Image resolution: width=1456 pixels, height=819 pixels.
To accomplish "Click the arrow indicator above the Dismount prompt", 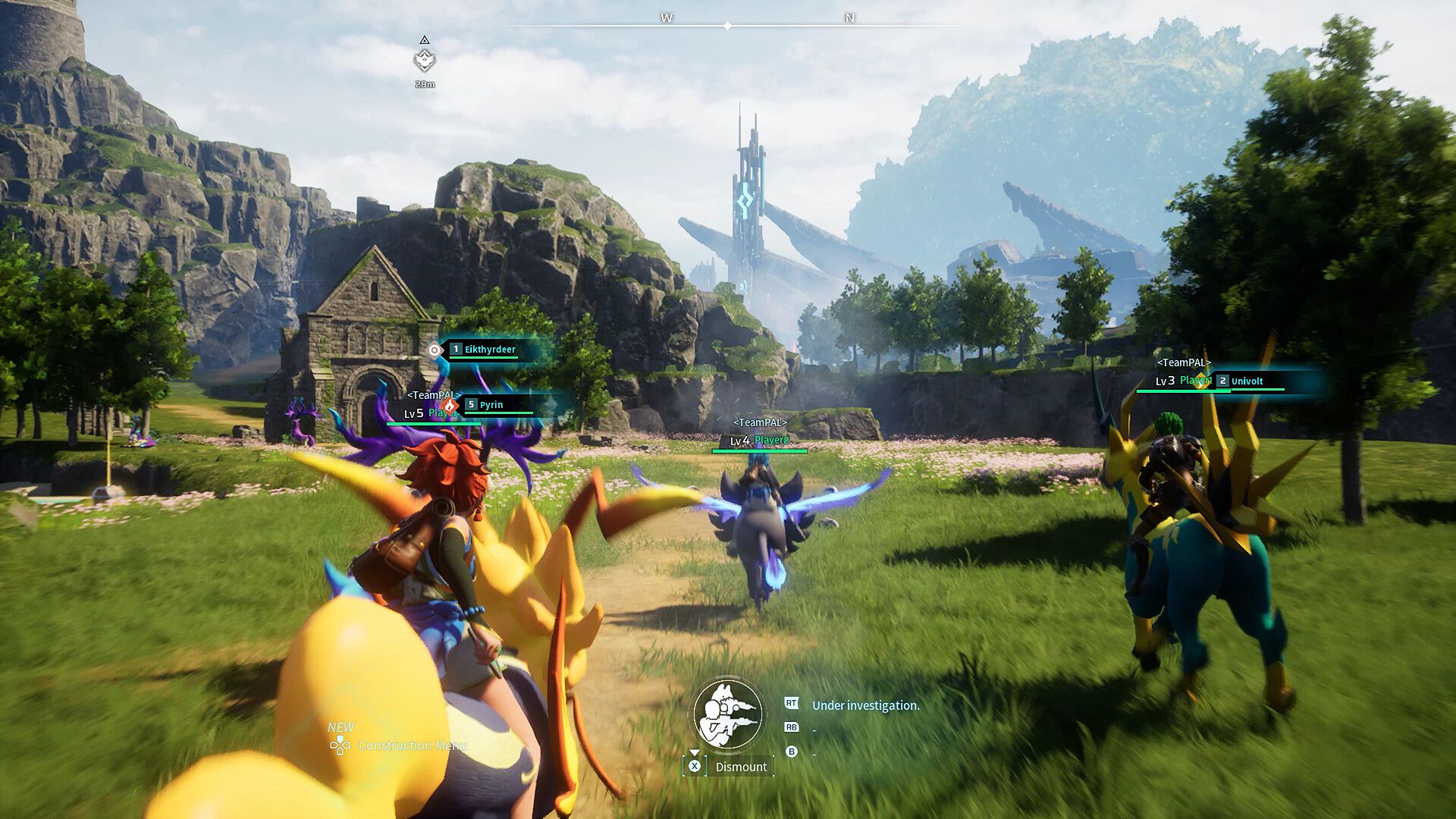I will point(695,752).
